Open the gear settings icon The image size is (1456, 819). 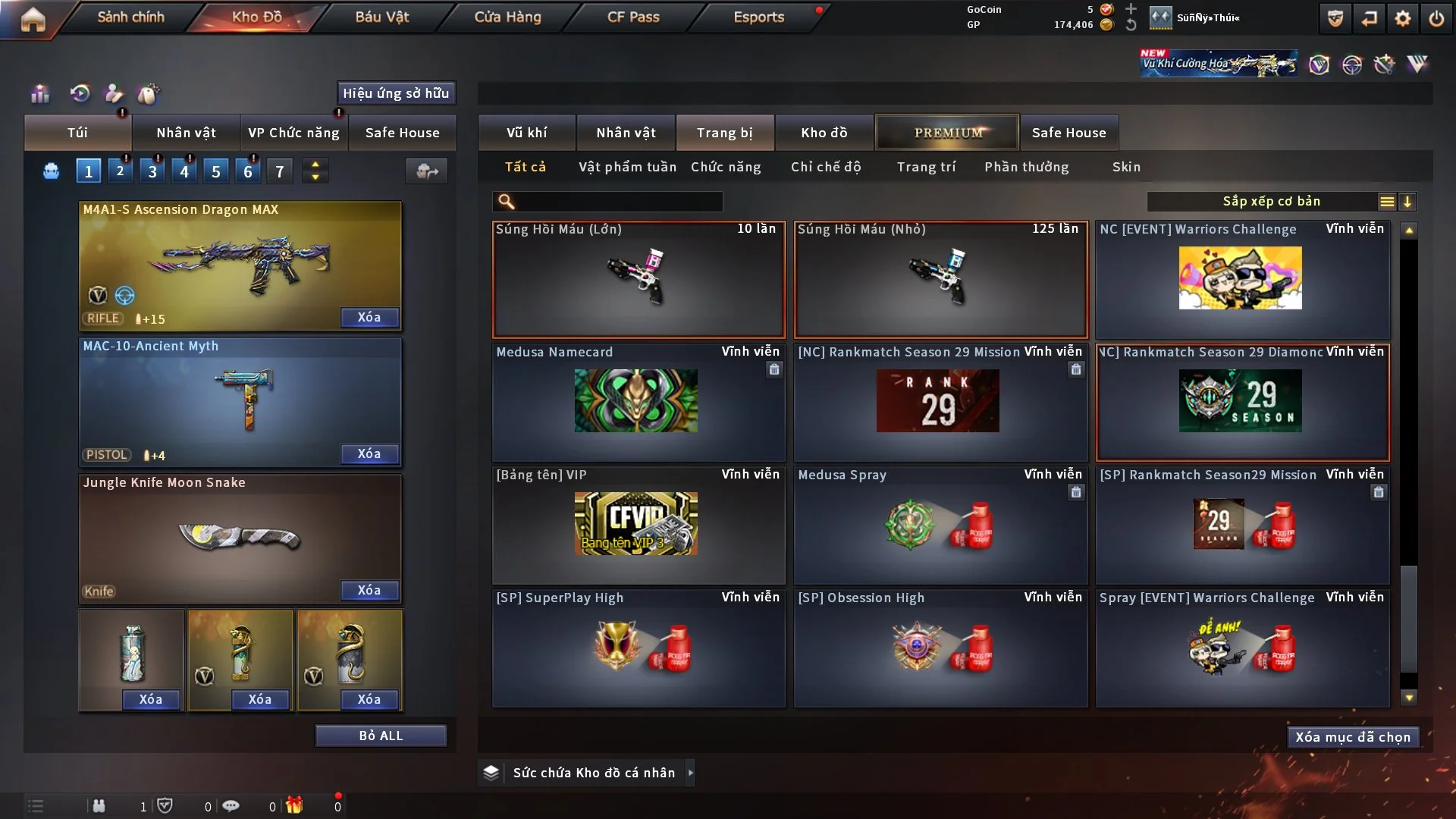[1403, 18]
